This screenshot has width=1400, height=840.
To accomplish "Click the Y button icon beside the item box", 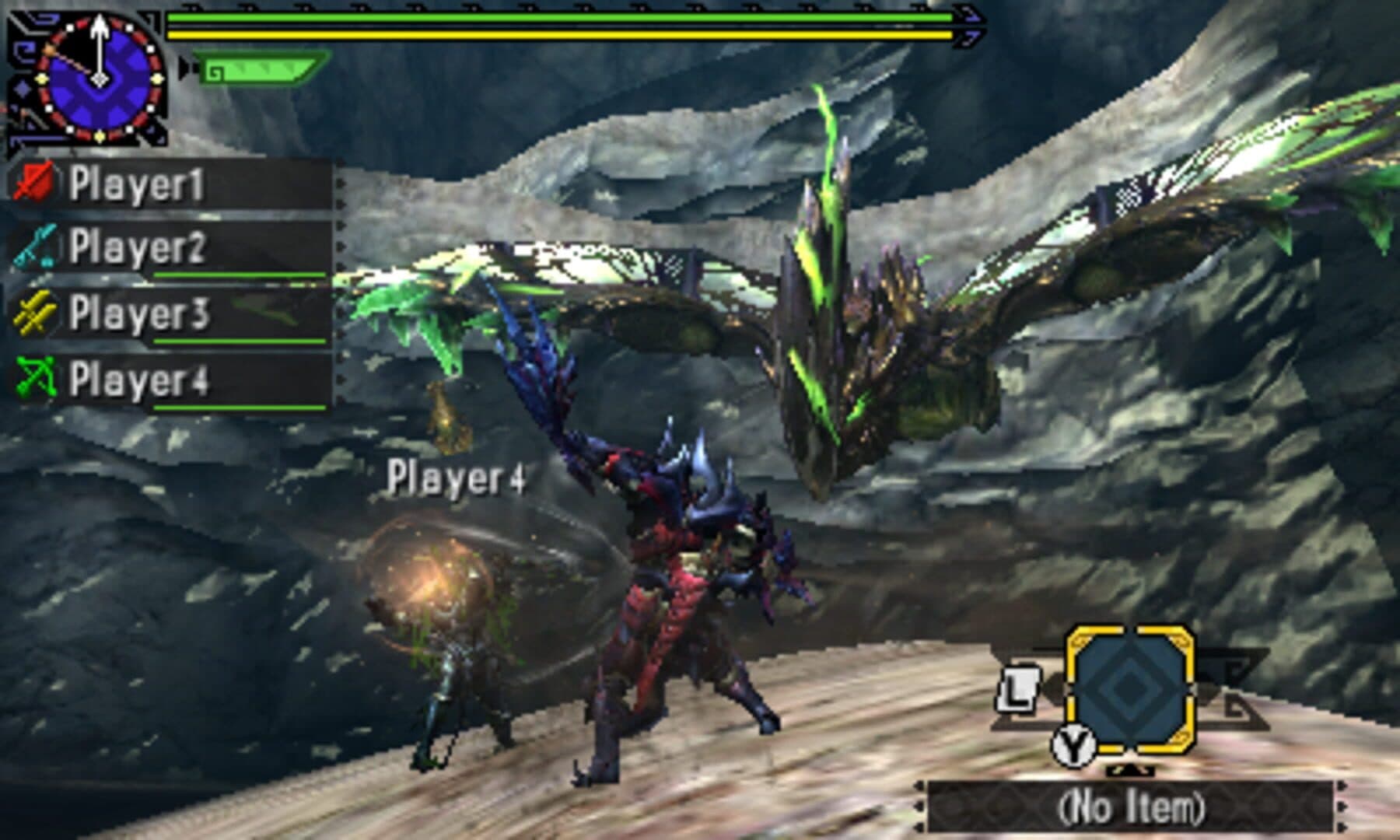I will pos(1073,745).
